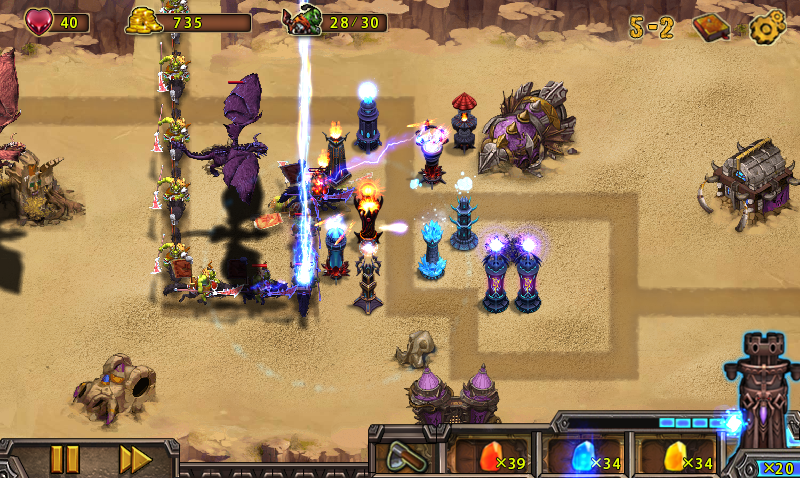Open the spellbook encyclopedia
Viewport: 800px width, 478px height.
coord(711,27)
